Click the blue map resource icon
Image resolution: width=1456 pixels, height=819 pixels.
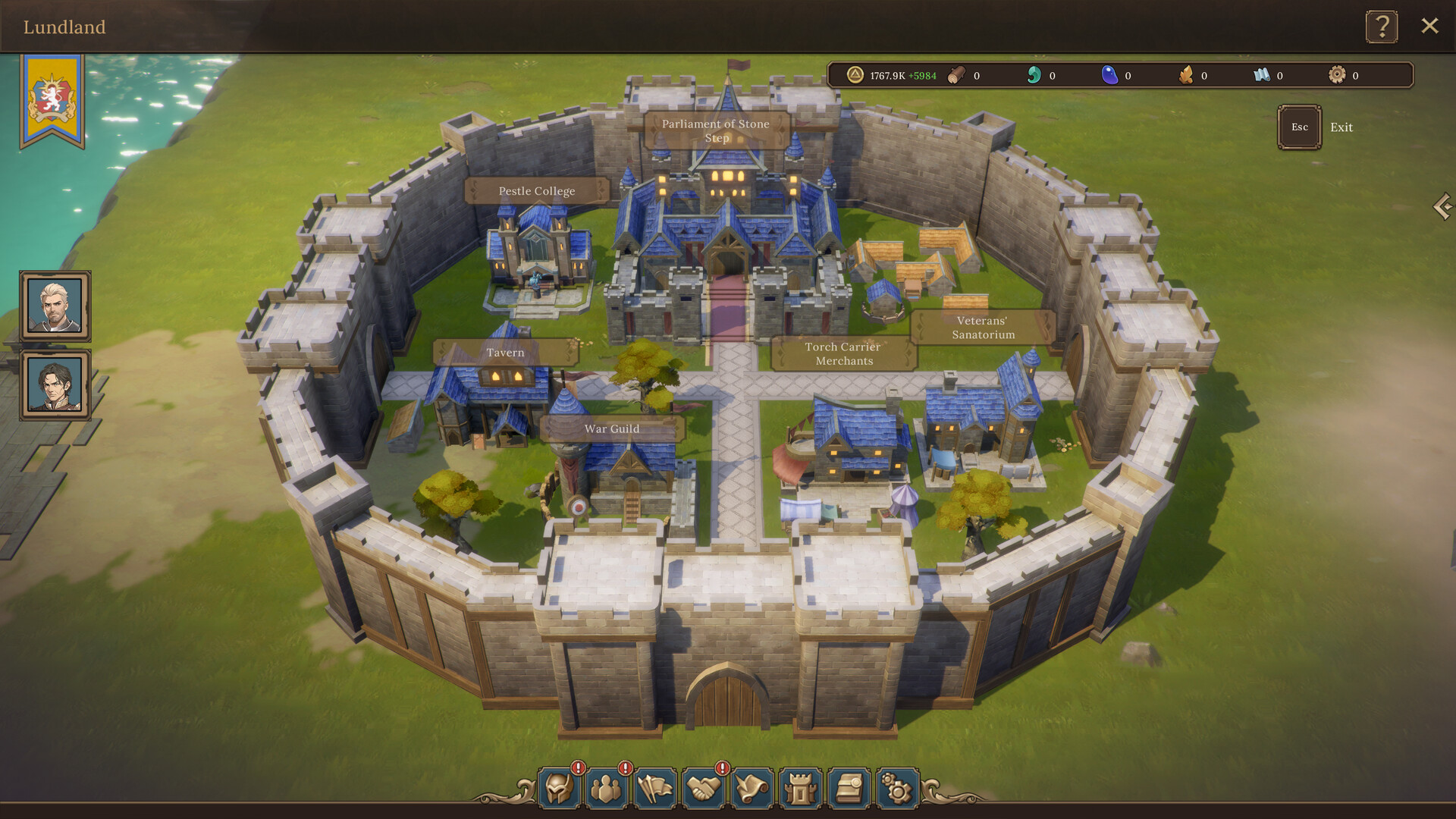pyautogui.click(x=1261, y=75)
